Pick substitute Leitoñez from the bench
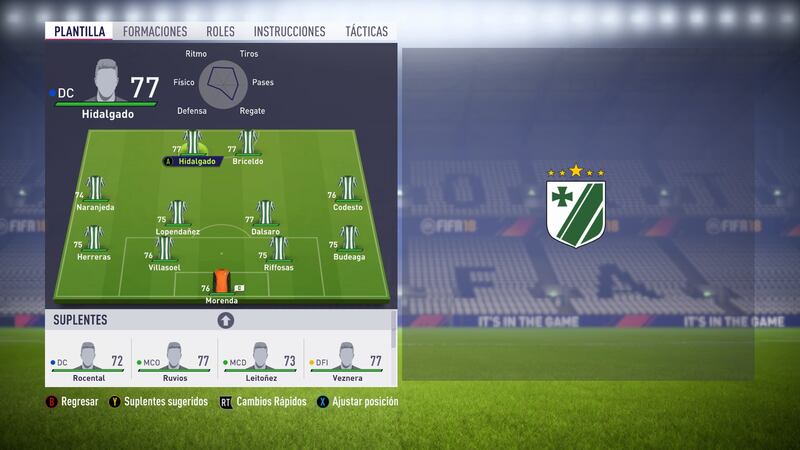Viewport: 800px width, 450px height. coord(260,361)
